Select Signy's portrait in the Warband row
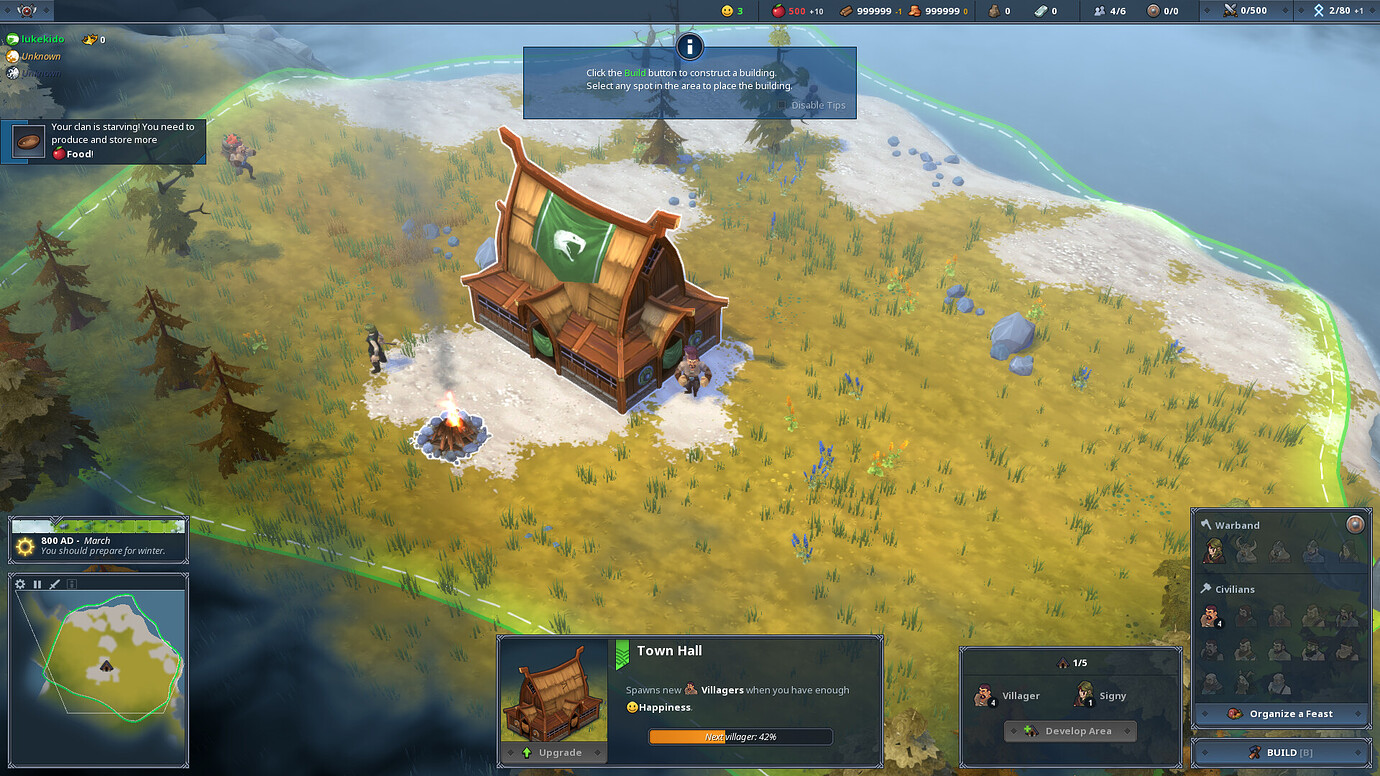Screen dimensions: 1380x776 click(1213, 550)
